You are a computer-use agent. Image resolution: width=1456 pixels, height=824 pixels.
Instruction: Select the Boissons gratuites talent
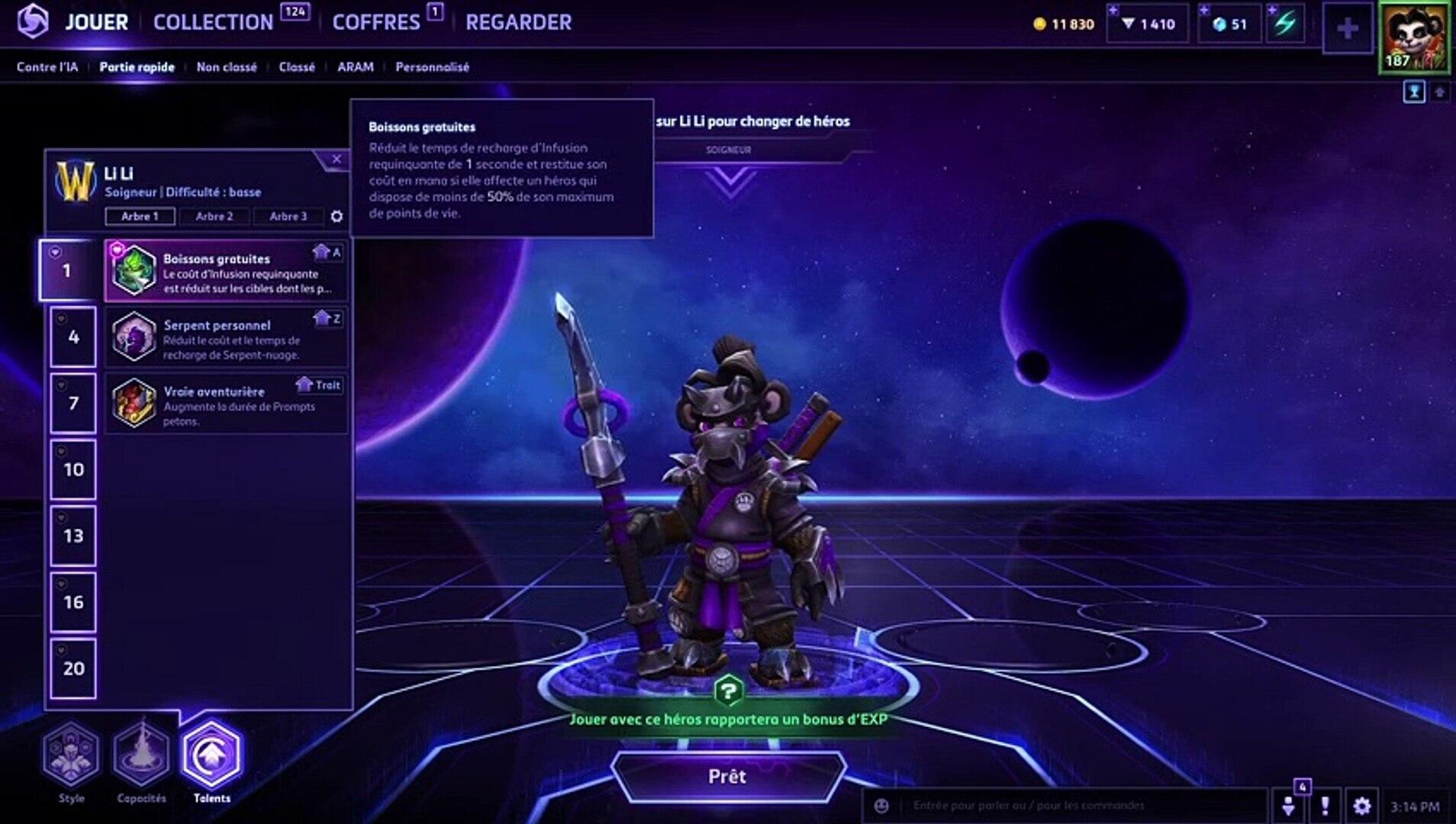coord(226,271)
